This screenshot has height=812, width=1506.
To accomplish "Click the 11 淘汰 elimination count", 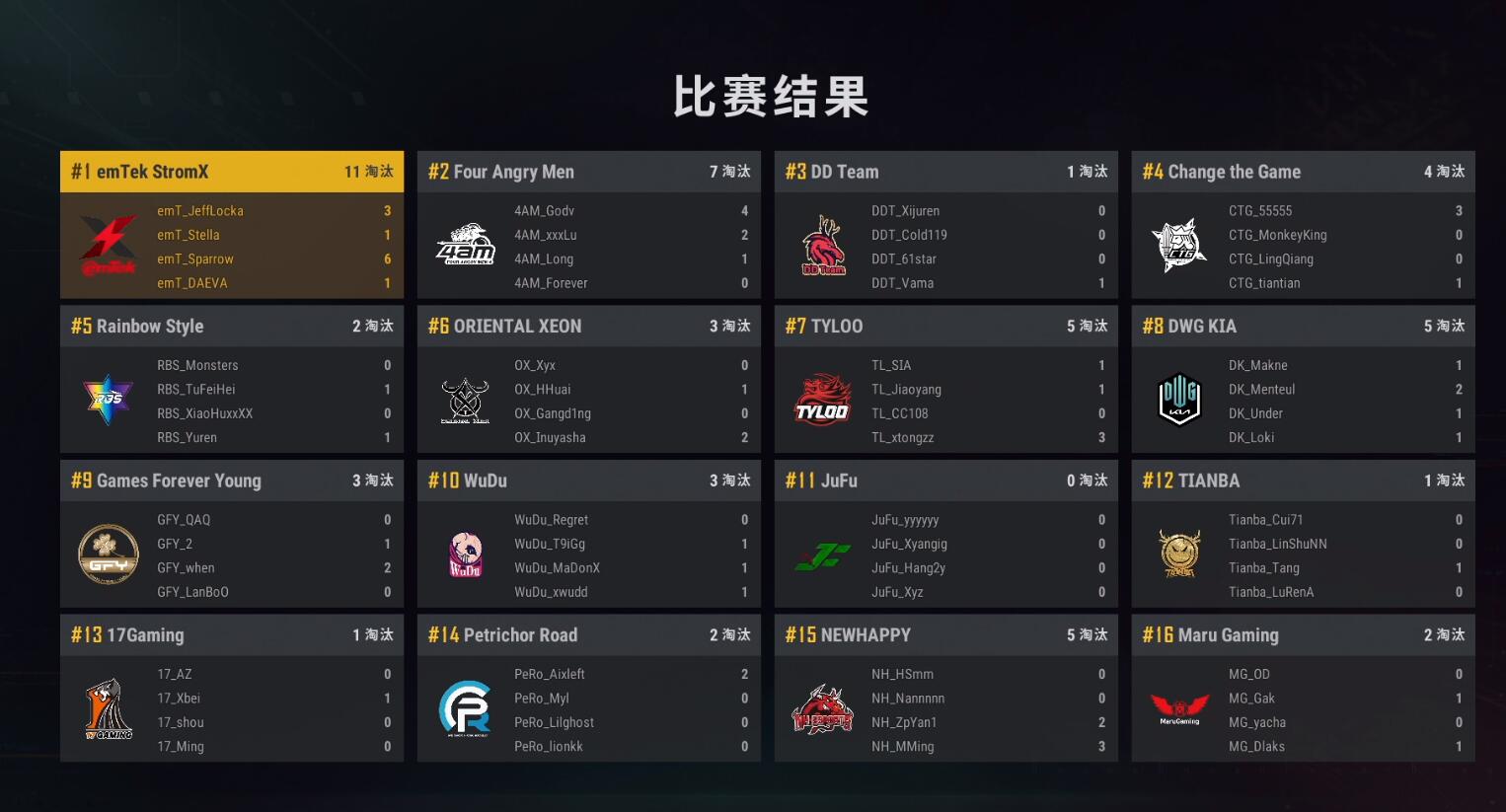I will tap(372, 171).
